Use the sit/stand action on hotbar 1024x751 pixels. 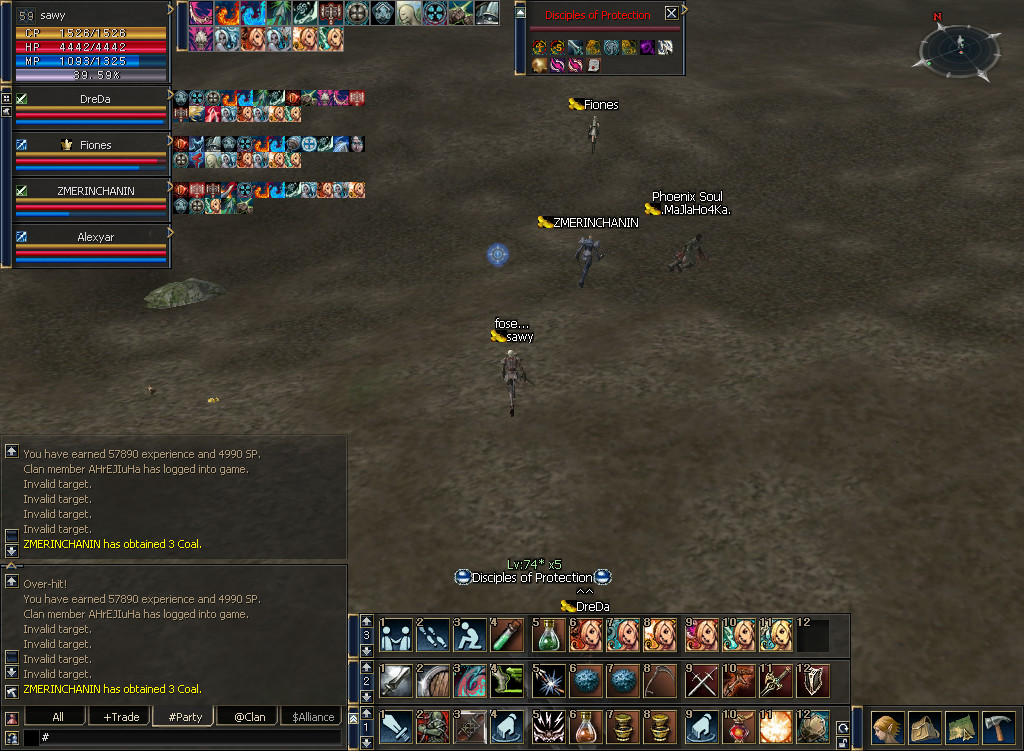point(470,635)
